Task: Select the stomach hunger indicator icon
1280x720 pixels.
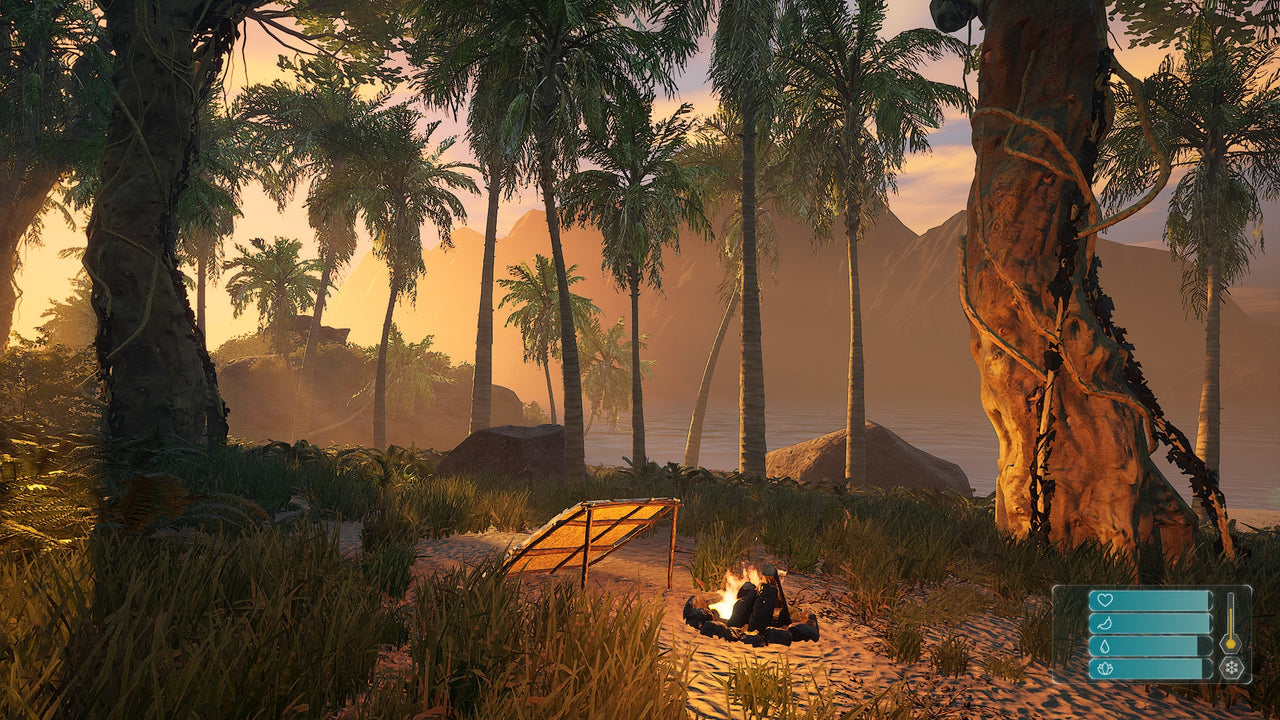Action: pos(1103,623)
